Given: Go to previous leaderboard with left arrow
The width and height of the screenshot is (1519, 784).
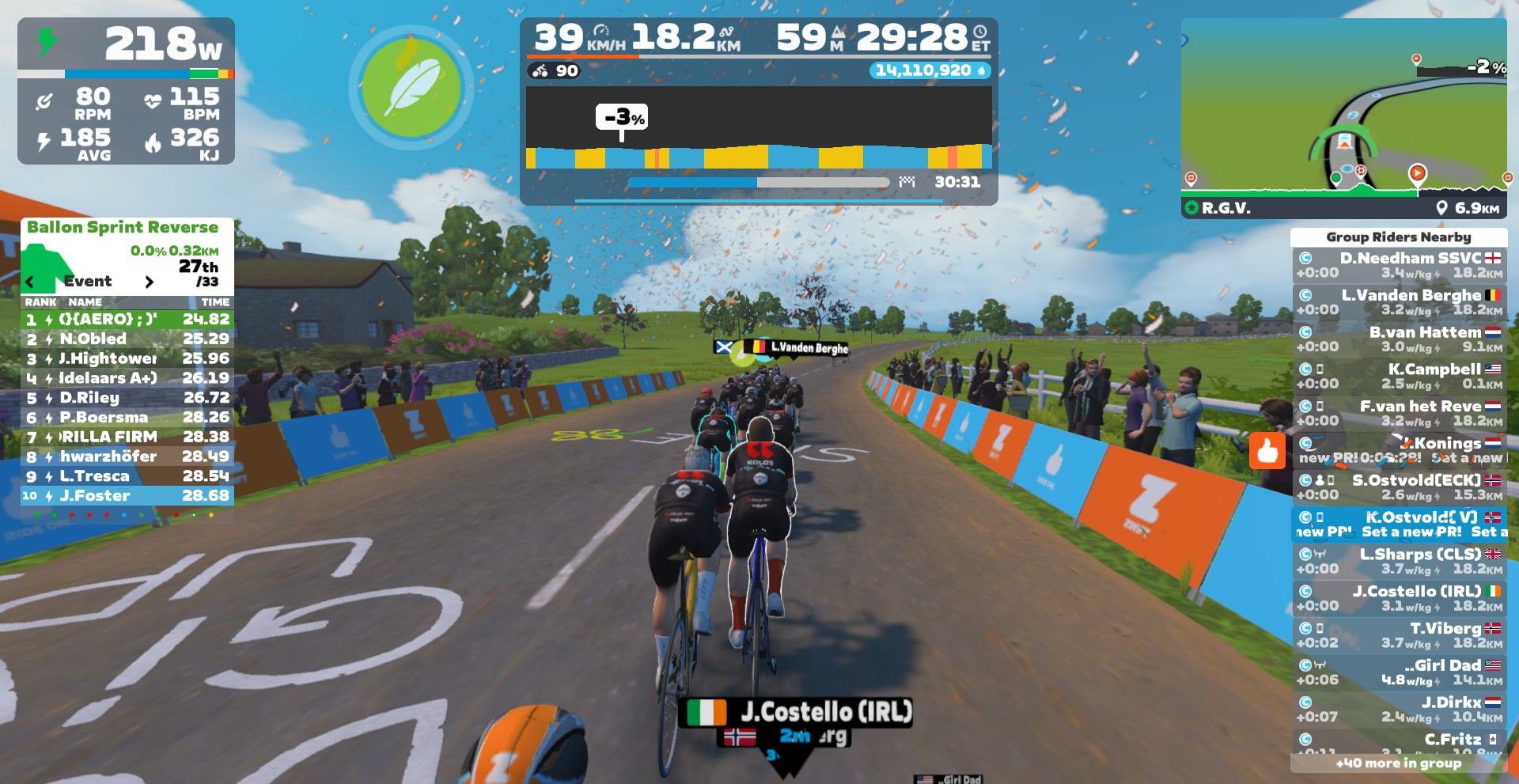Looking at the screenshot, I should pos(30,282).
